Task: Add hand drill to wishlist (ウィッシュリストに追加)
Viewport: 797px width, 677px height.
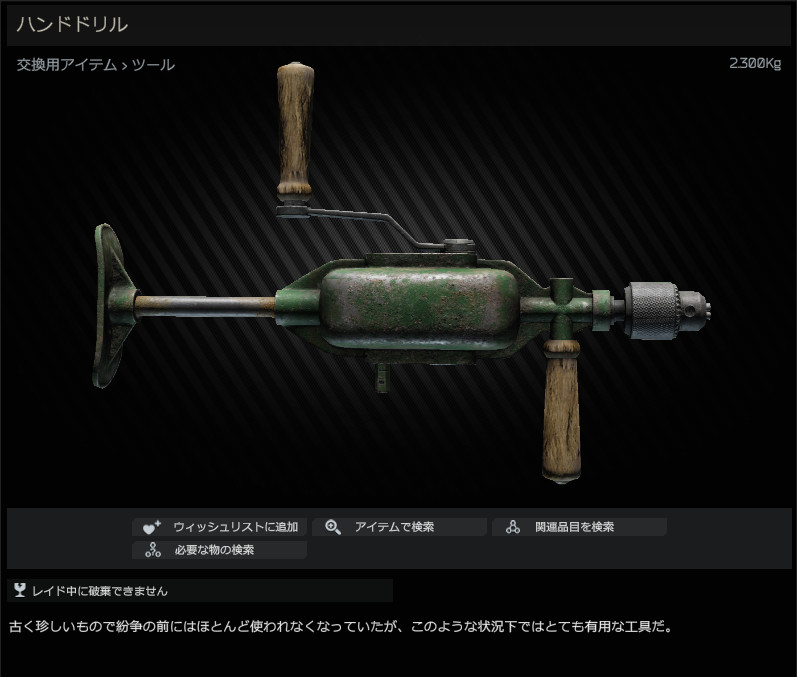Action: pos(219,527)
